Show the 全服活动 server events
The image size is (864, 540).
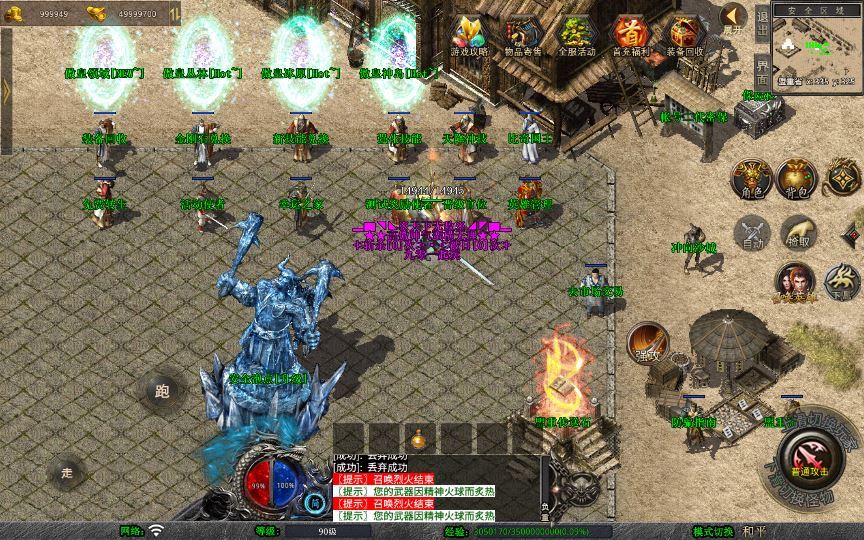(x=577, y=34)
